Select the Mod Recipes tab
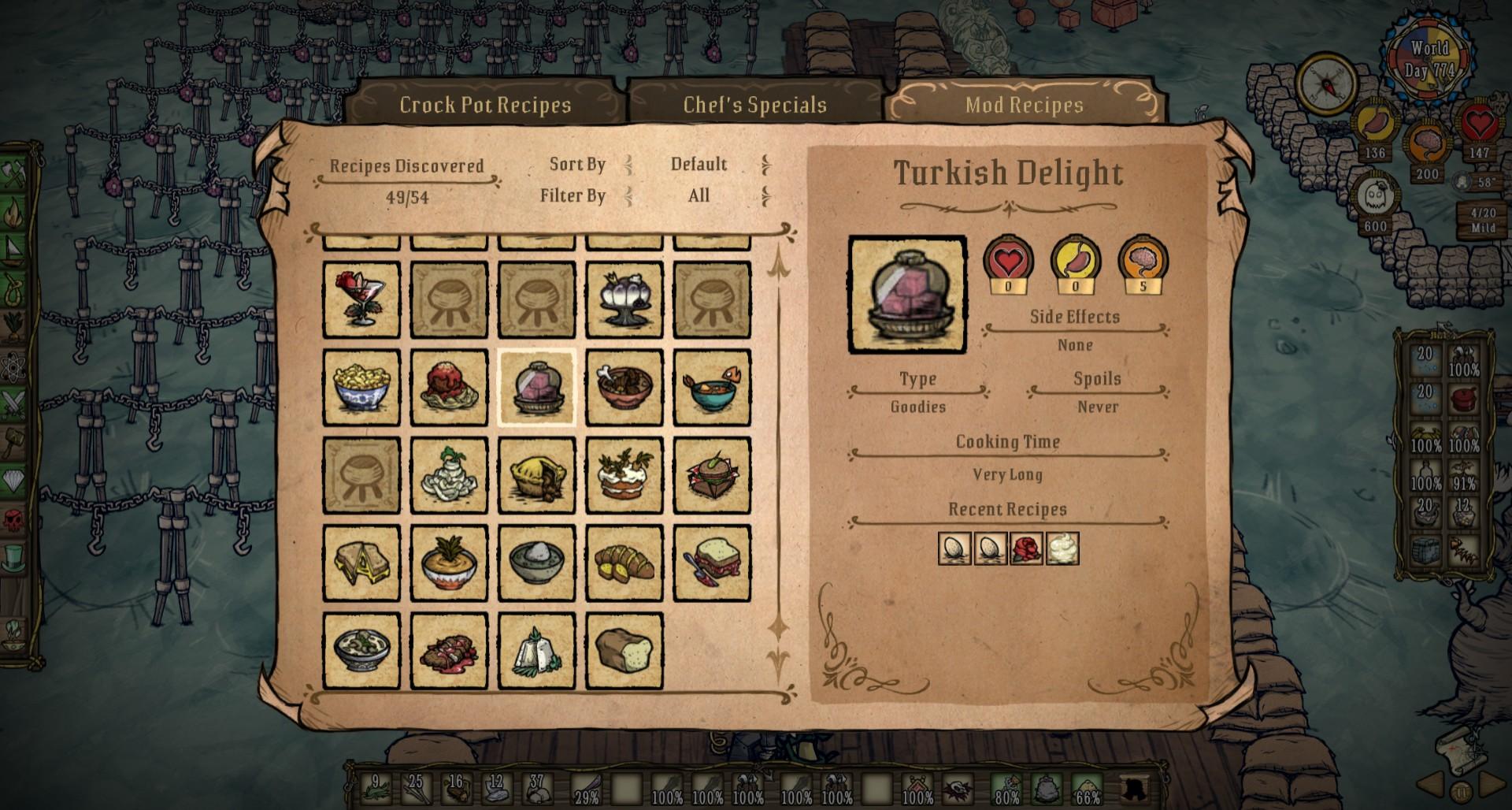 (1024, 105)
